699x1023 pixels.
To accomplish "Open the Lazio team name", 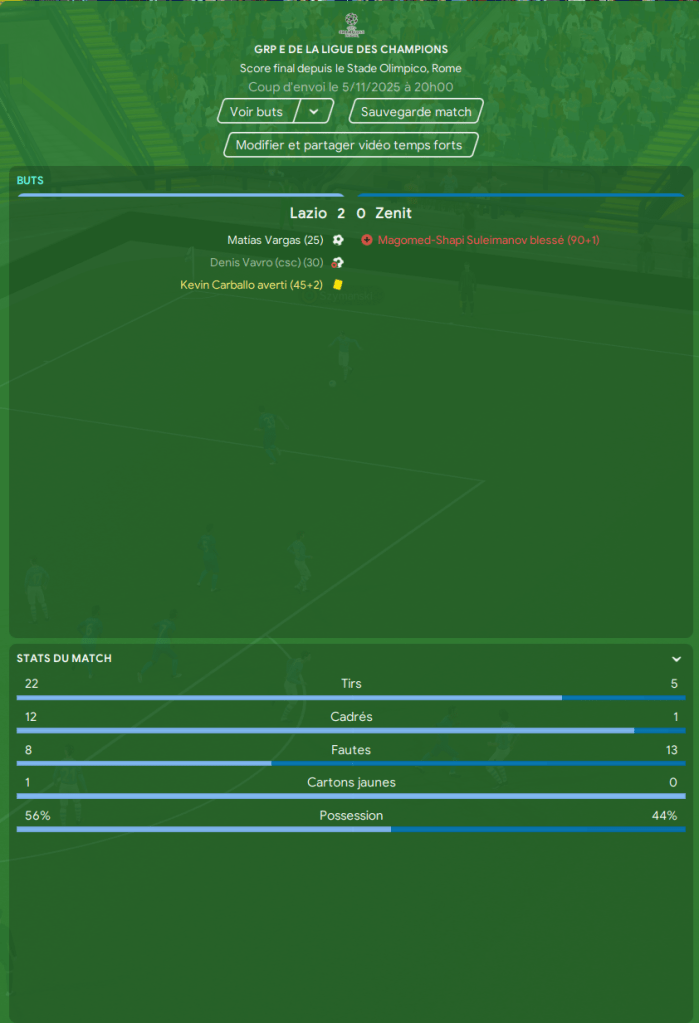I will click(x=308, y=213).
